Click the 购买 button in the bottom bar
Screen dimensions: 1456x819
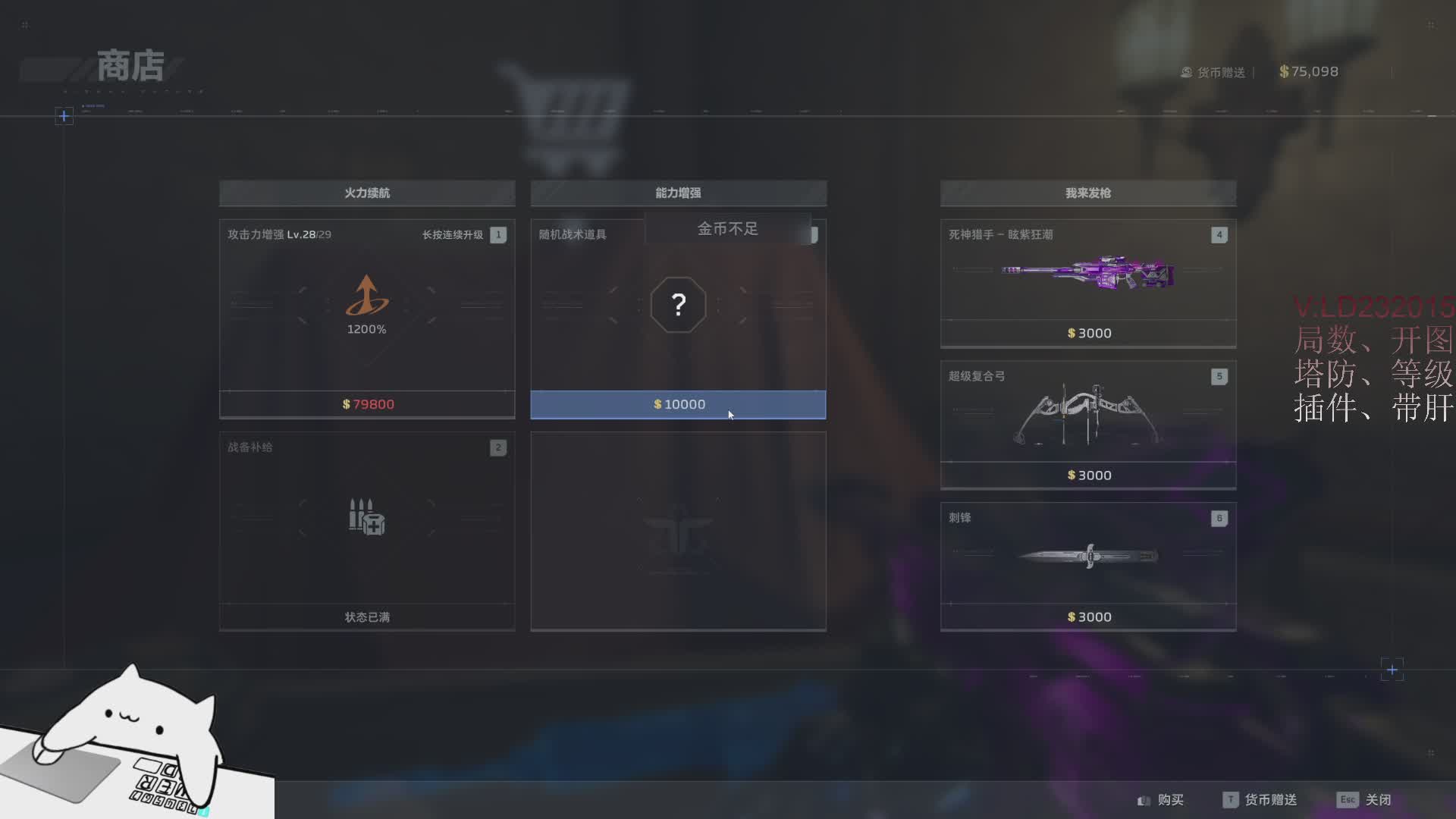tap(1161, 800)
